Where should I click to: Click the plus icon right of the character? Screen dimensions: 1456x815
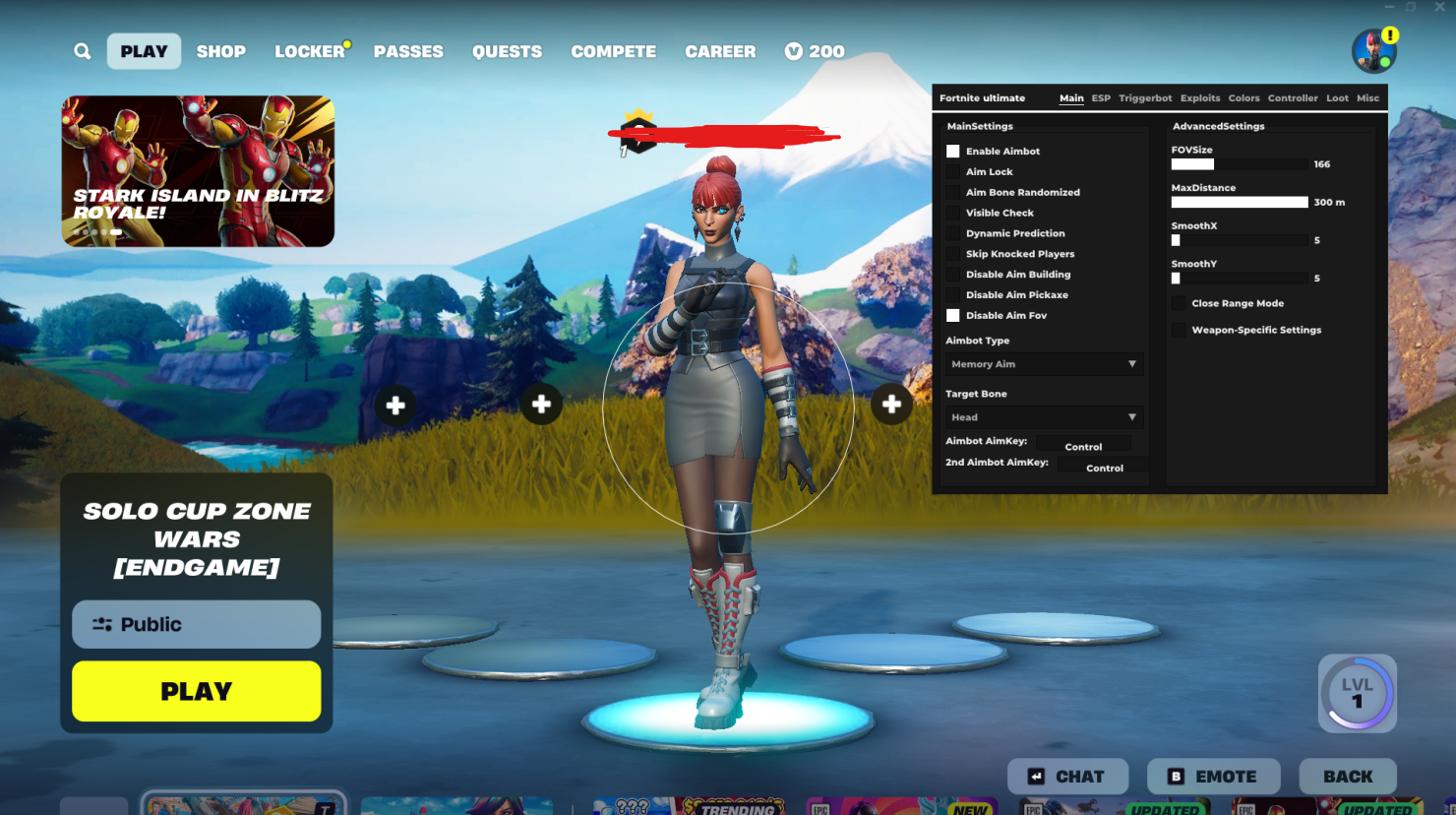click(x=891, y=405)
